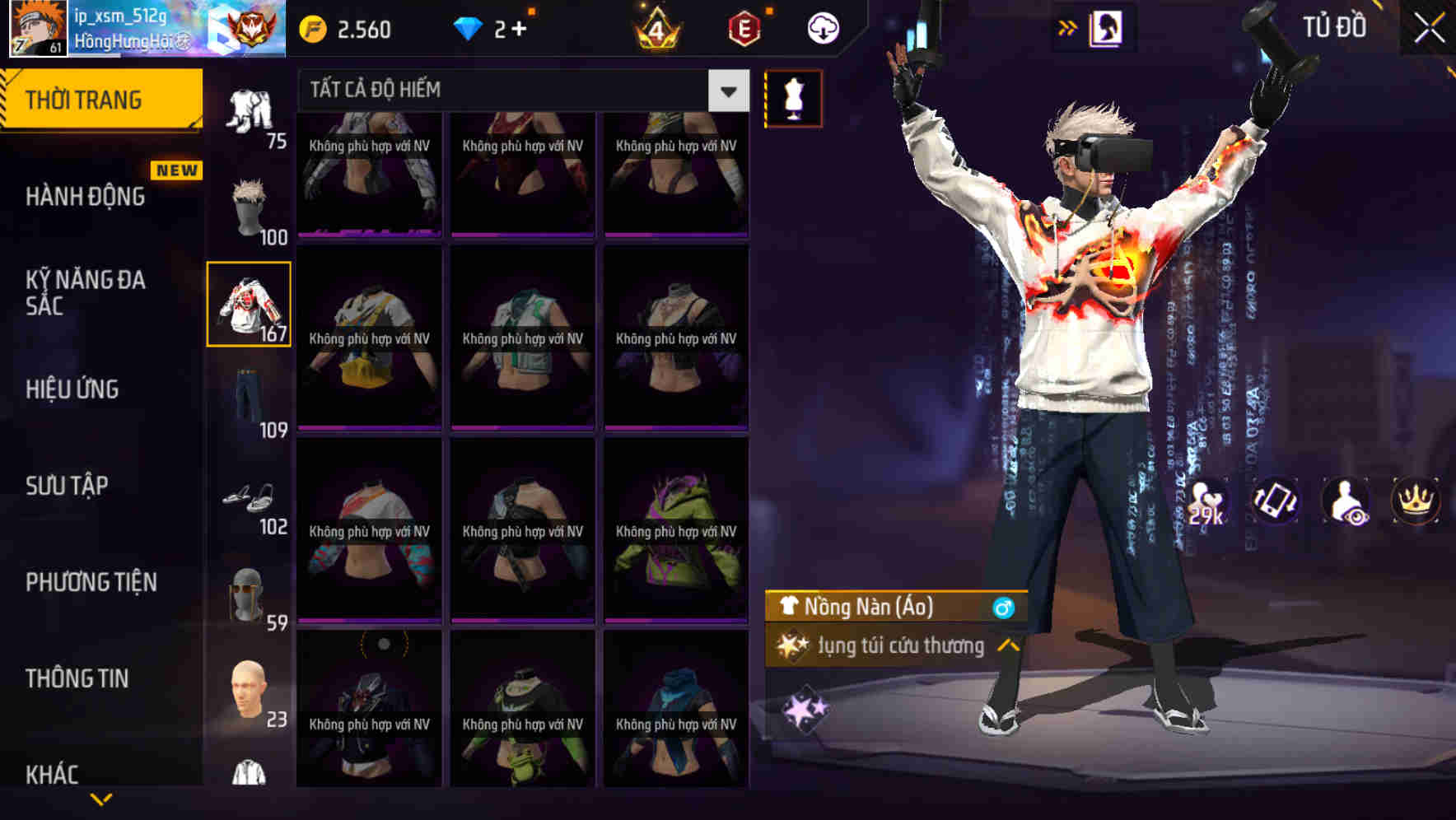Expand the sidebar with the bottom chevron
The height and width of the screenshot is (820, 1456).
point(101,799)
